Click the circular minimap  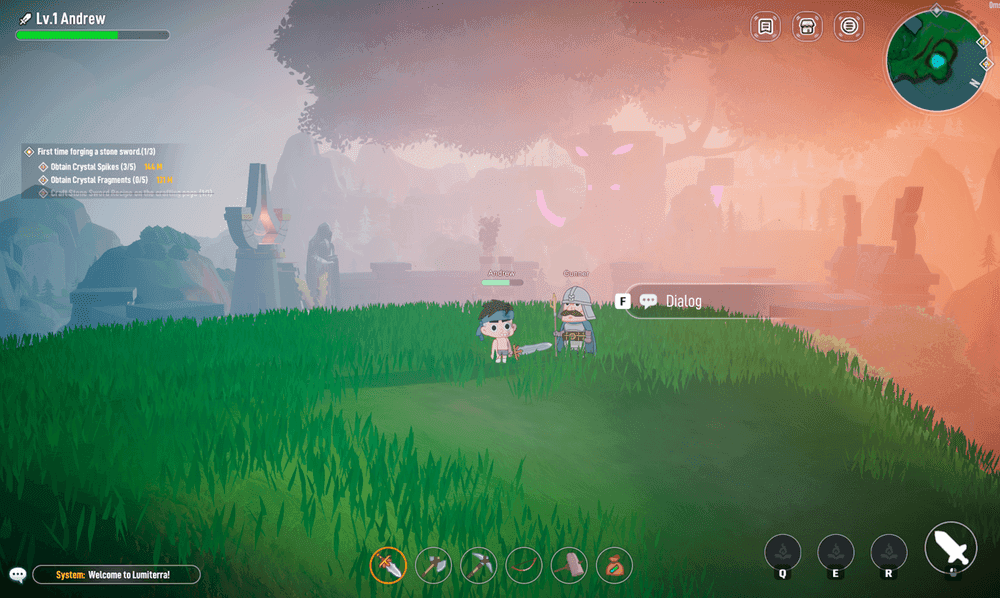click(x=937, y=62)
